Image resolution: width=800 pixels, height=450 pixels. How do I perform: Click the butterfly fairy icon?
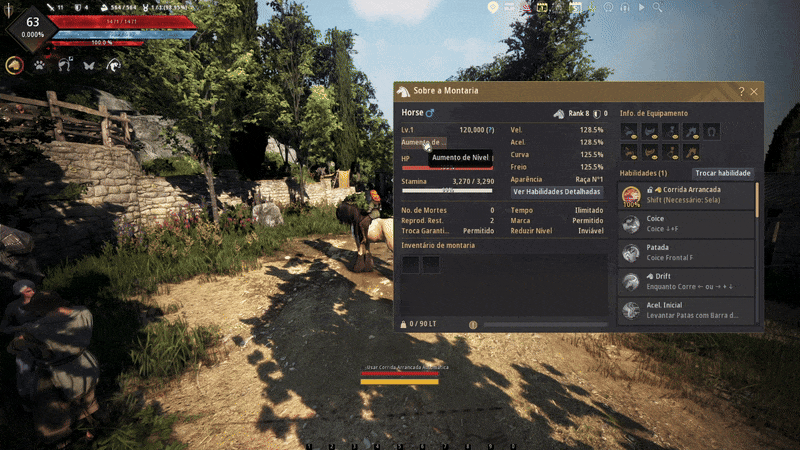pyautogui.click(x=89, y=65)
